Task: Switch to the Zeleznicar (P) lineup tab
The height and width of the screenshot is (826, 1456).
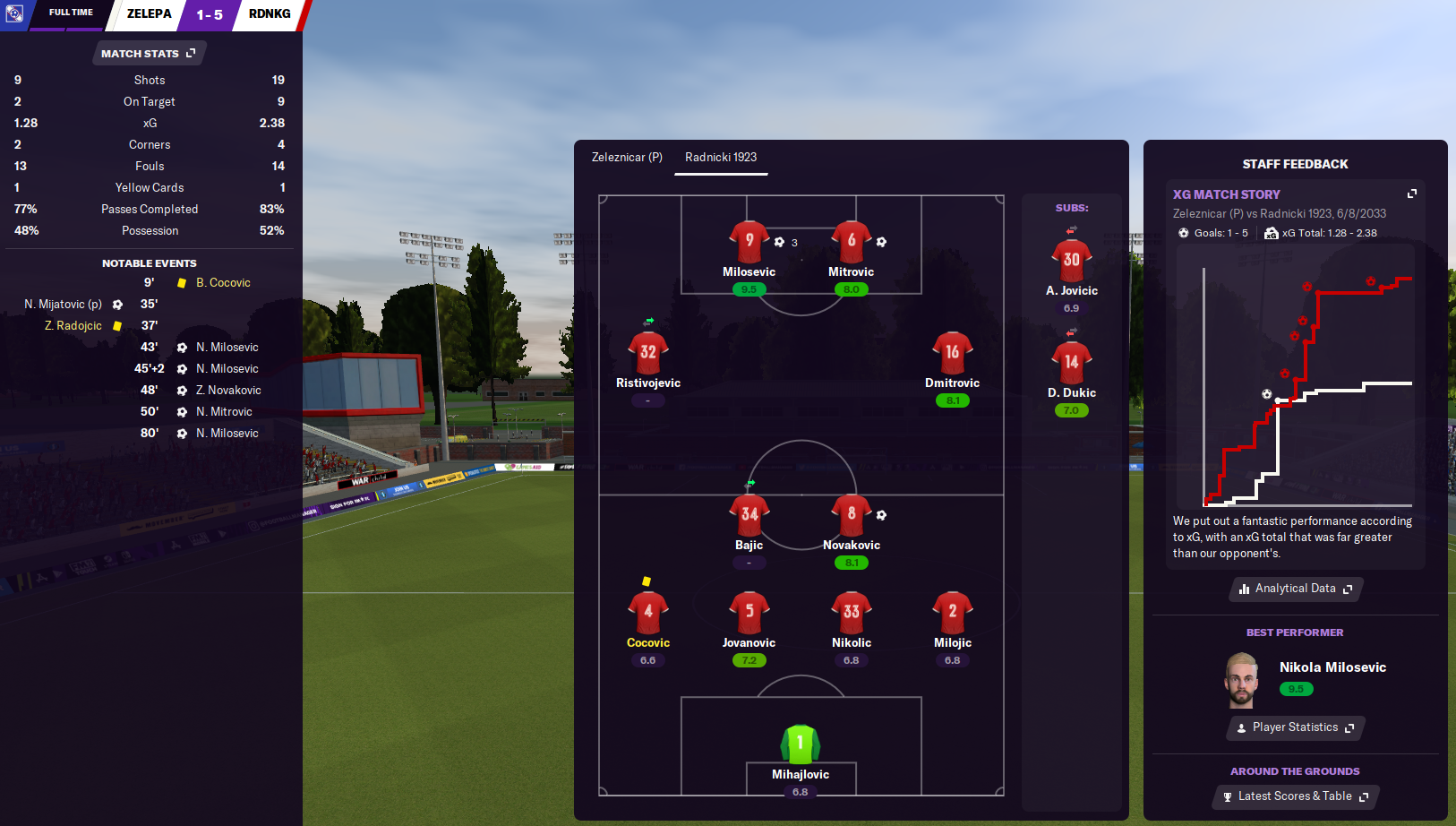Action: 627,158
